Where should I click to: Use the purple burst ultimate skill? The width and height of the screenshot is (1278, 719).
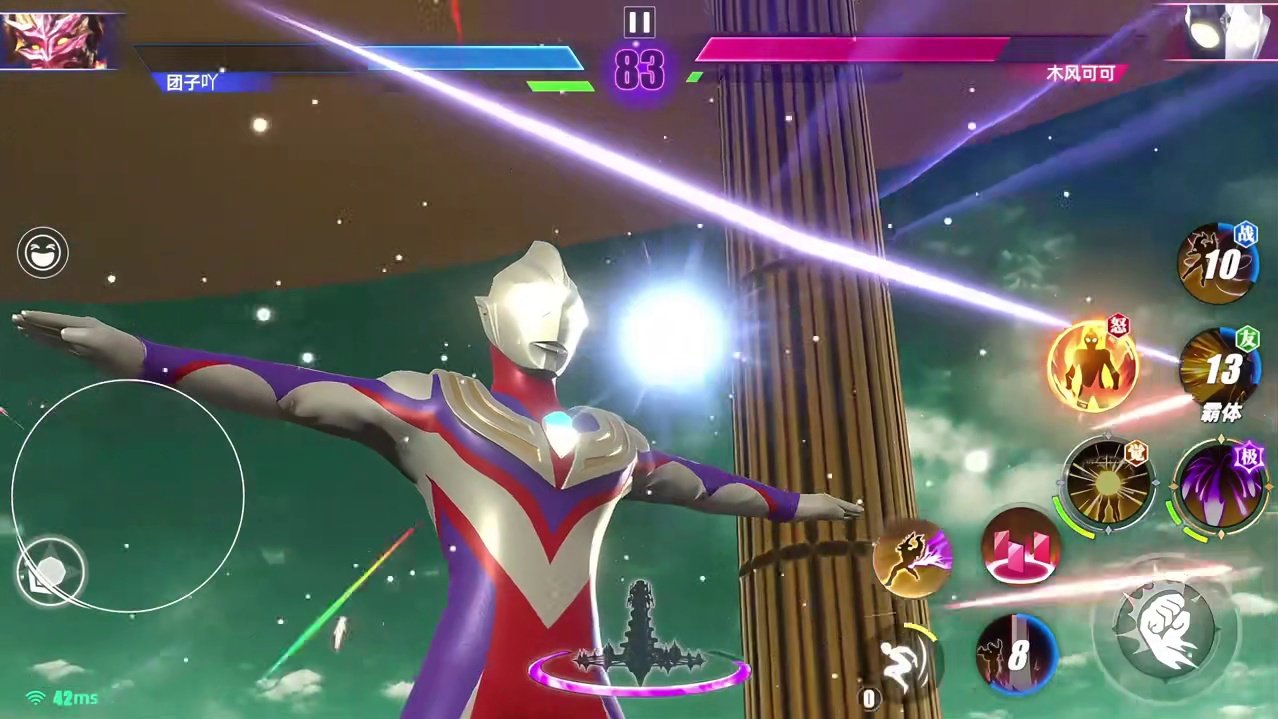[1221, 486]
